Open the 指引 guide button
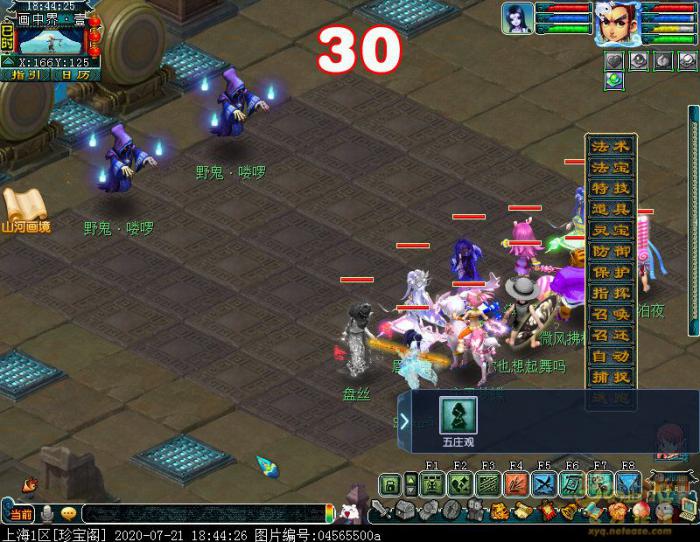The width and height of the screenshot is (700, 542). [x=26, y=74]
